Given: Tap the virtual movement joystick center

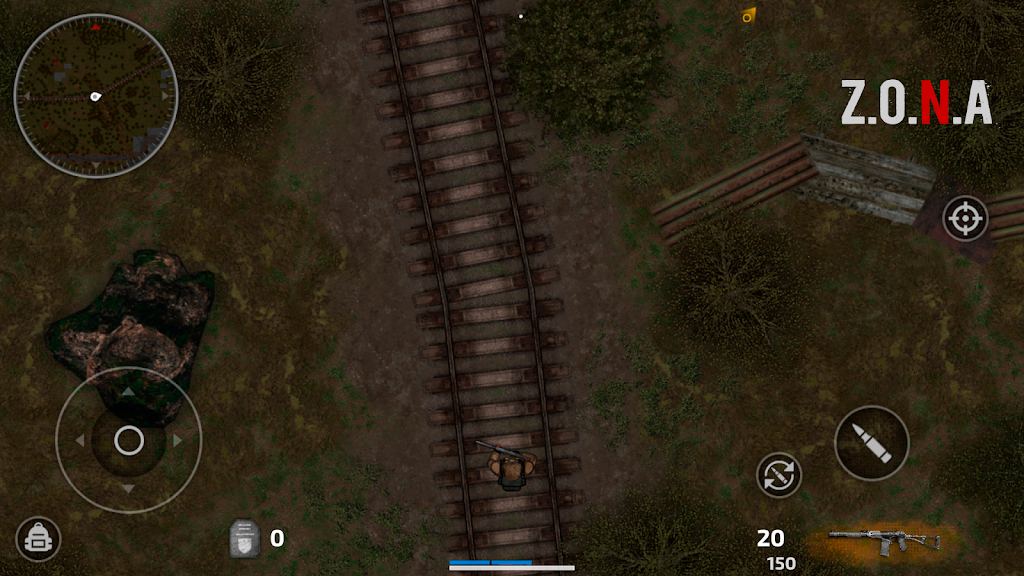Looking at the screenshot, I should [129, 440].
